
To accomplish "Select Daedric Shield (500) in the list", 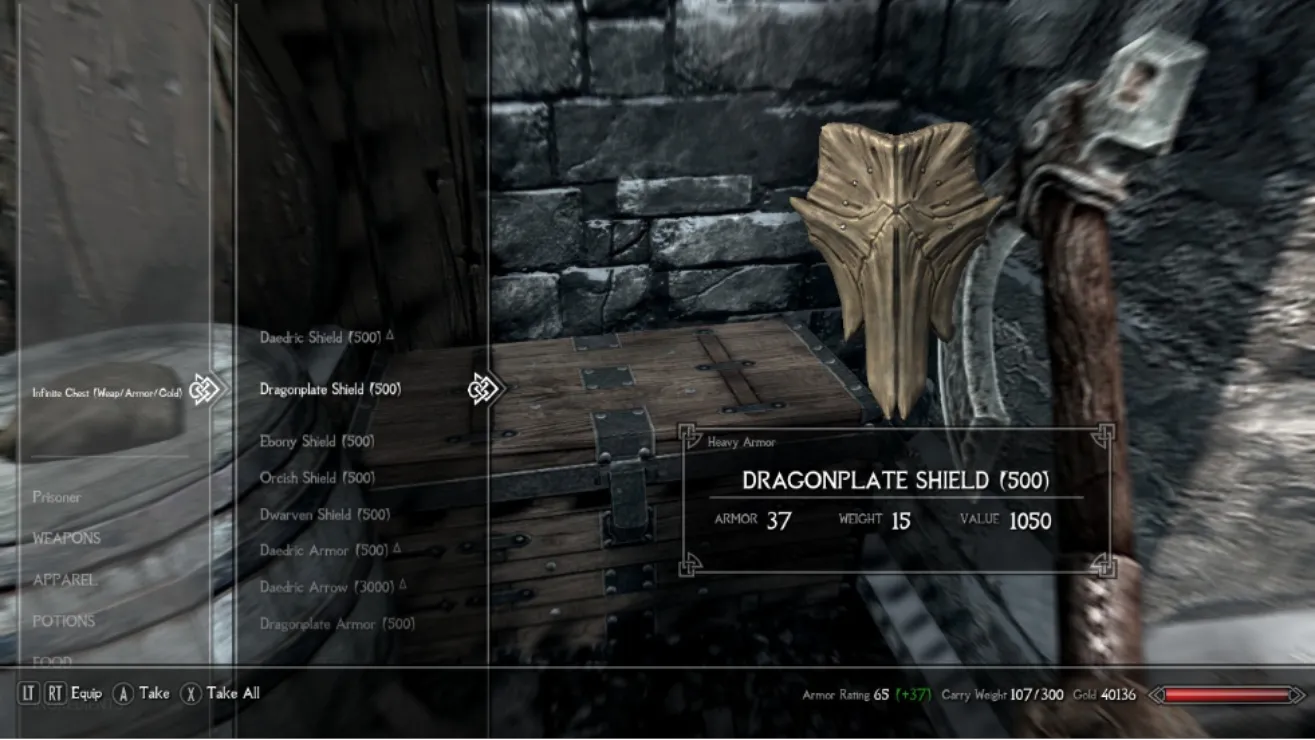I will pos(320,338).
